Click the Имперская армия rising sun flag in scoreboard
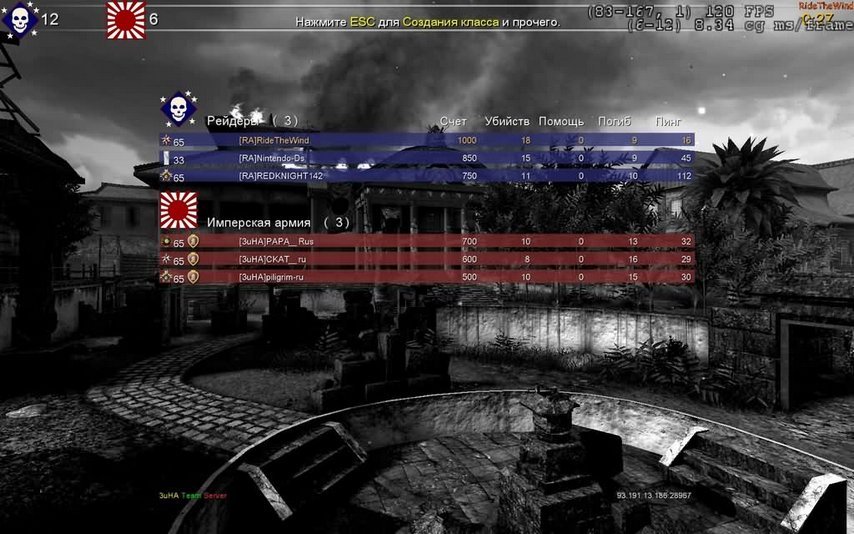 [179, 211]
